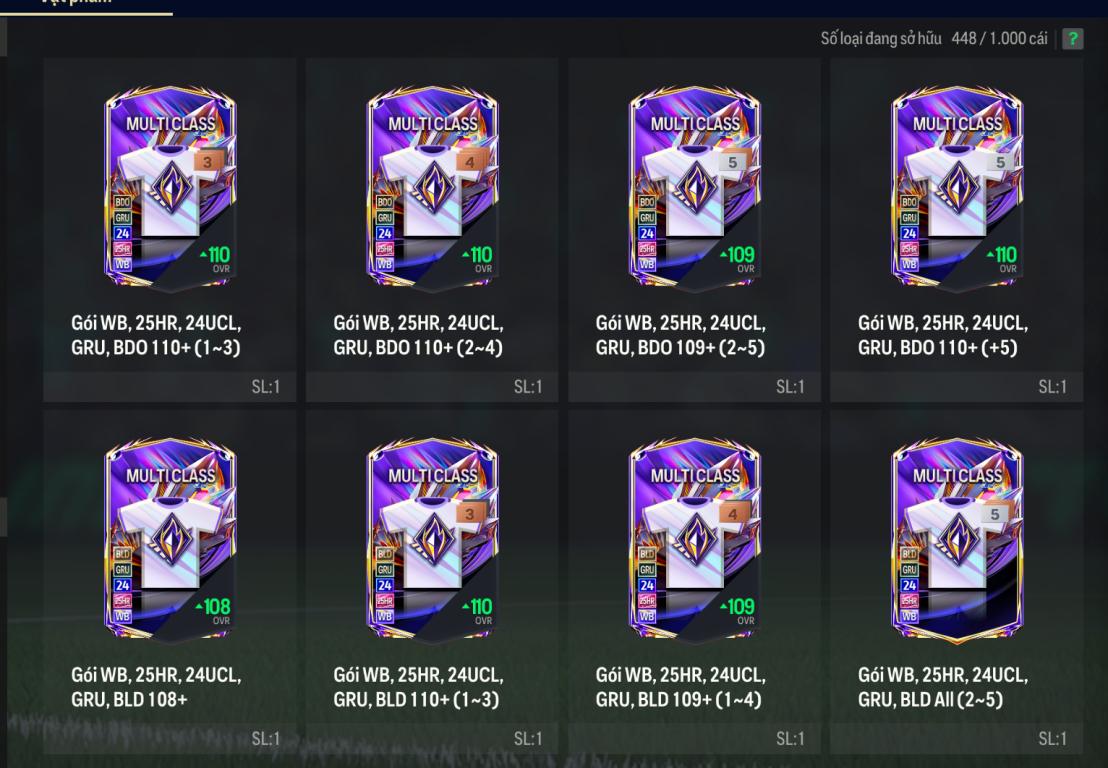Open the BLD 110+ (1~3) pack
1108x768 pixels.
(431, 541)
